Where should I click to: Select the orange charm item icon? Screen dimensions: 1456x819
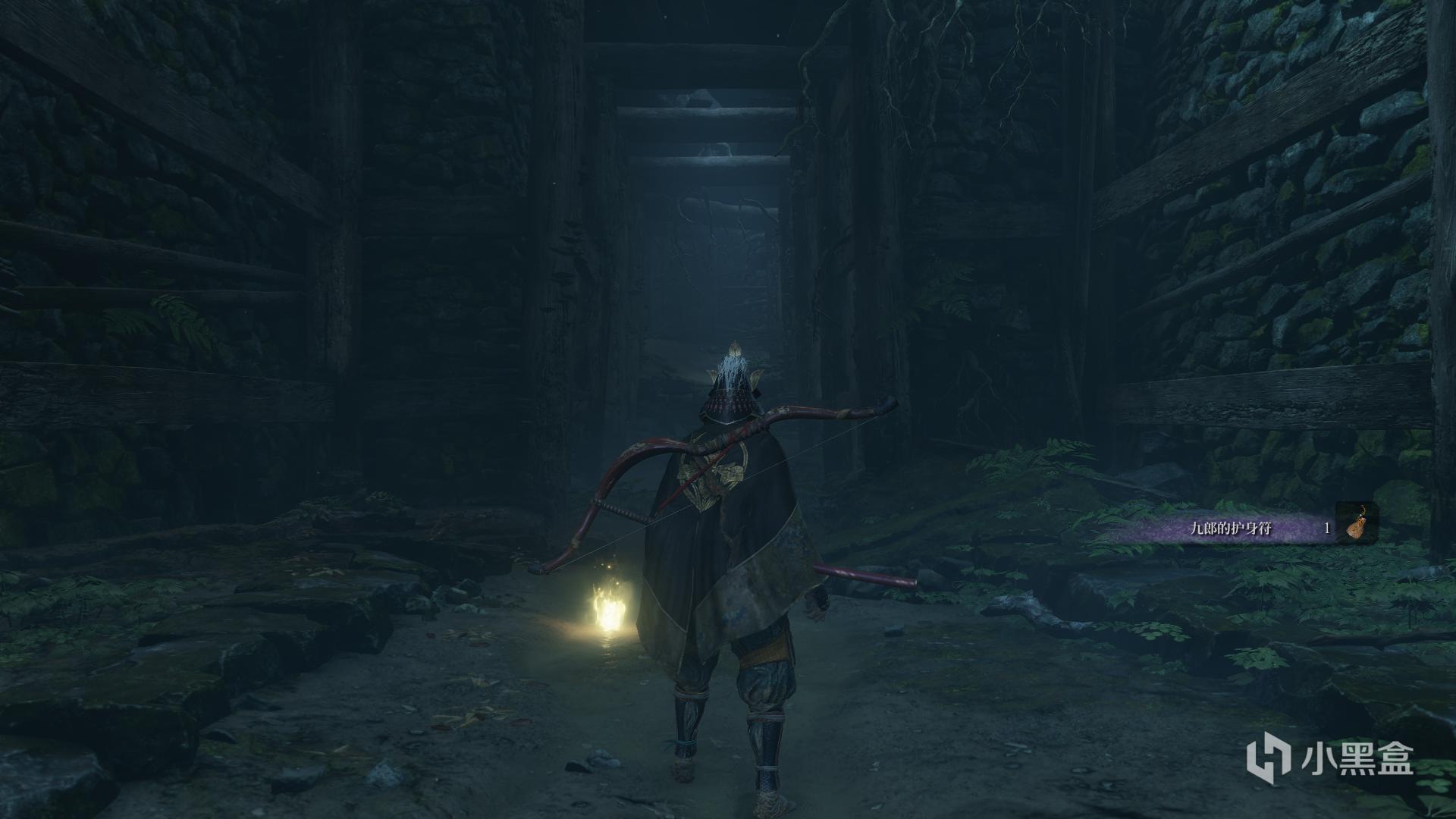pyautogui.click(x=1356, y=524)
